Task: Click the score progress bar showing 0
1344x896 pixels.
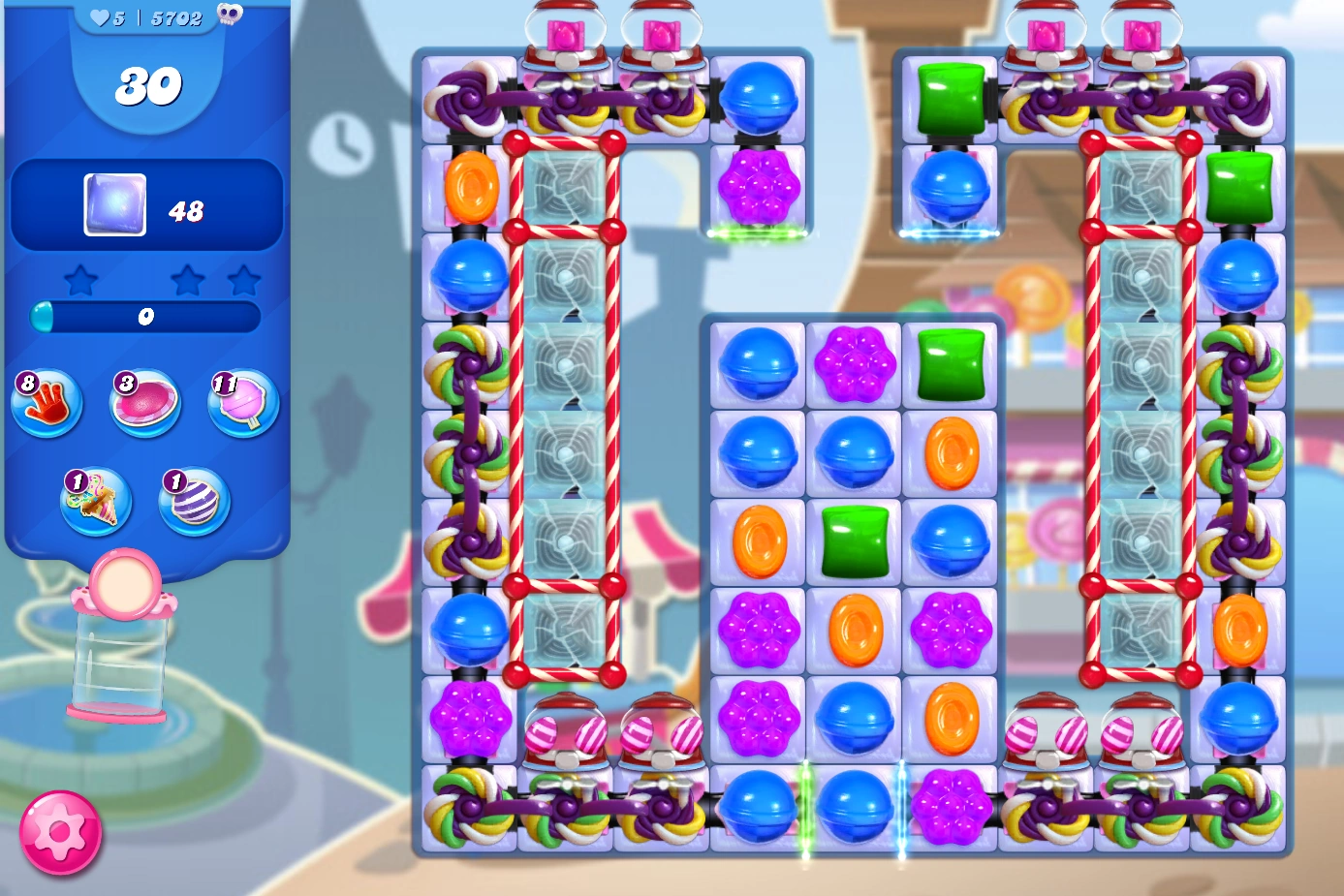Action: coord(146,318)
